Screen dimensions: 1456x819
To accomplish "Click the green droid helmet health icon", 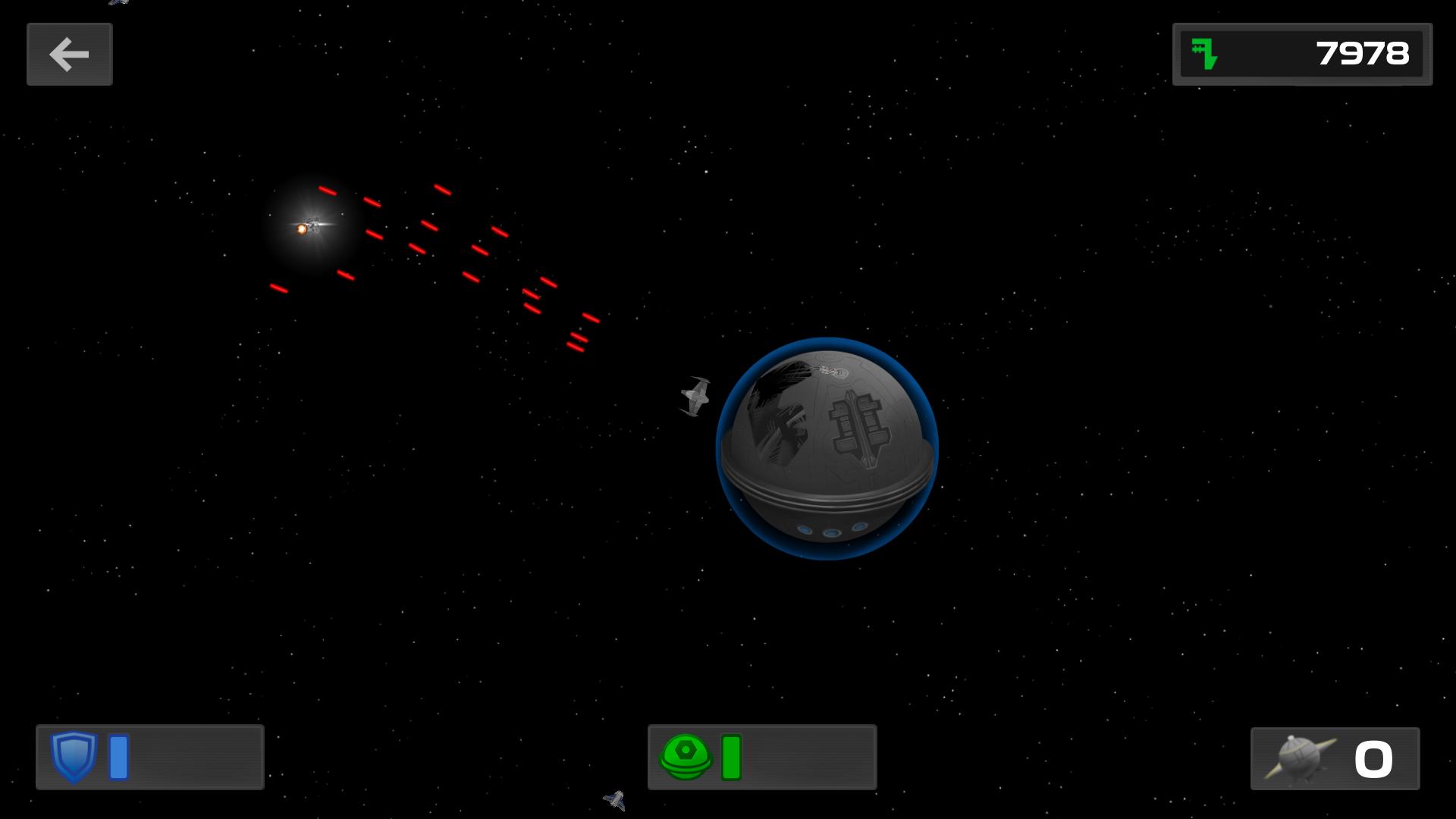I will [x=686, y=756].
